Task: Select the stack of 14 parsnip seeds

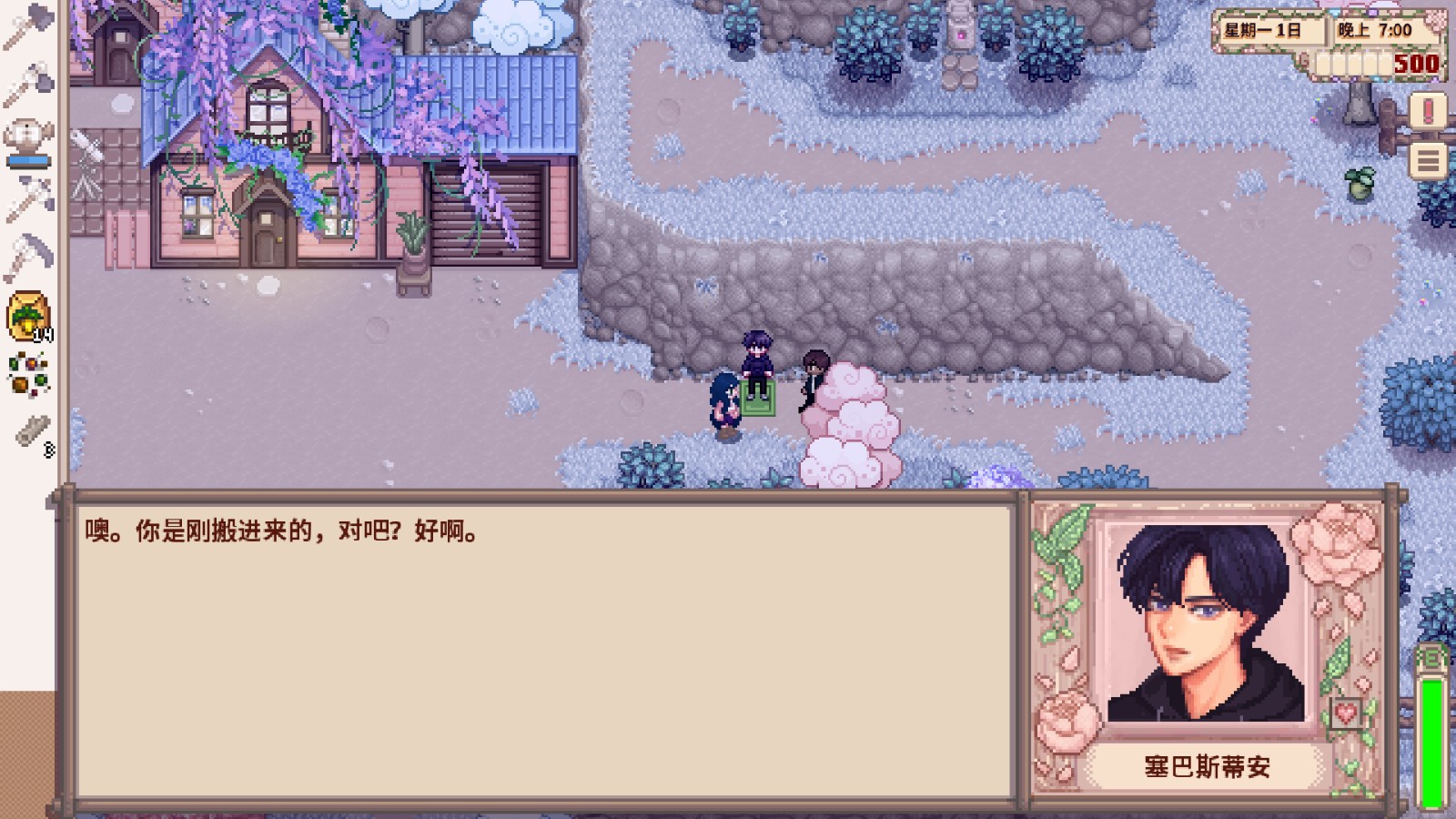Action: coord(27,309)
